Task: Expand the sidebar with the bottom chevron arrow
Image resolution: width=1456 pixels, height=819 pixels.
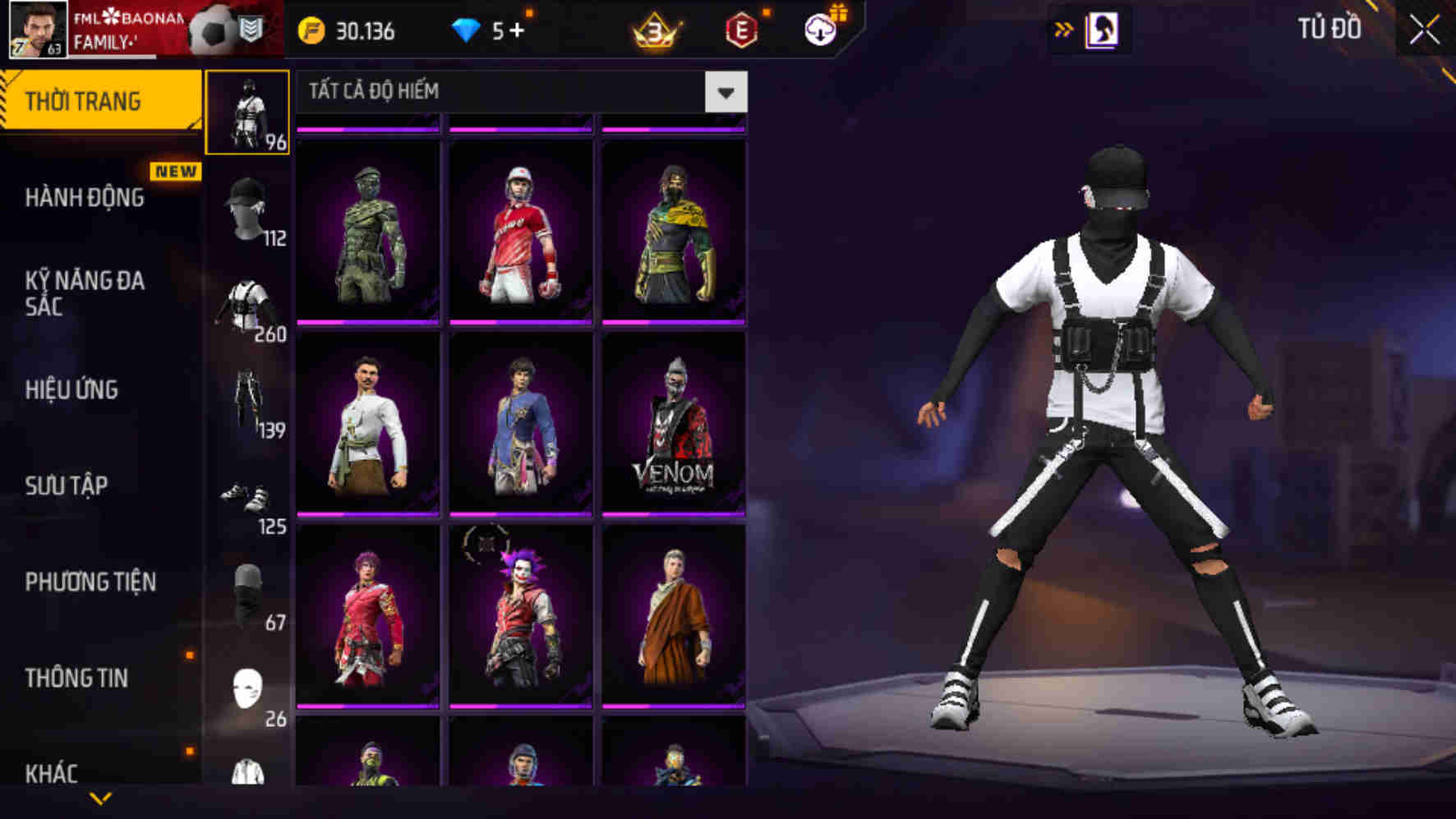Action: pos(100,797)
